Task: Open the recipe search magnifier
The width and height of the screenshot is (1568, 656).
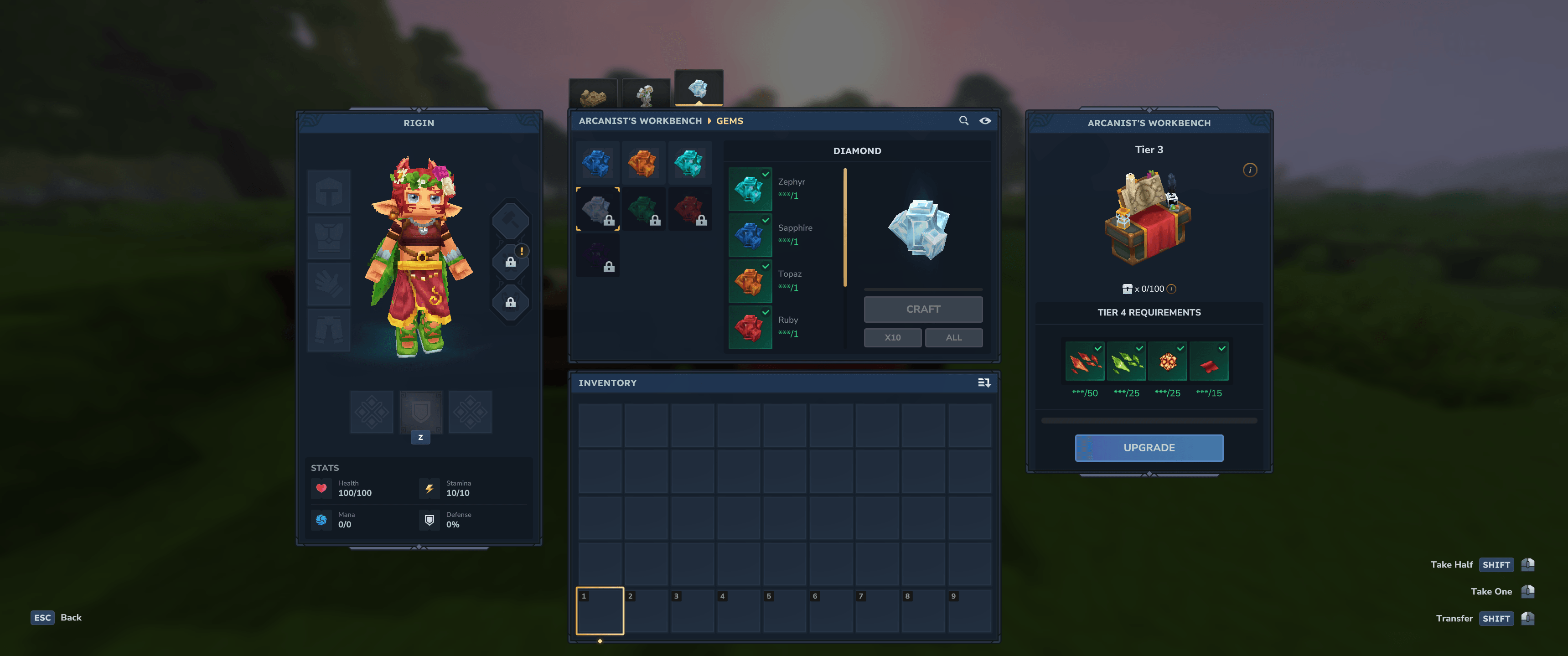Action: pyautogui.click(x=963, y=120)
